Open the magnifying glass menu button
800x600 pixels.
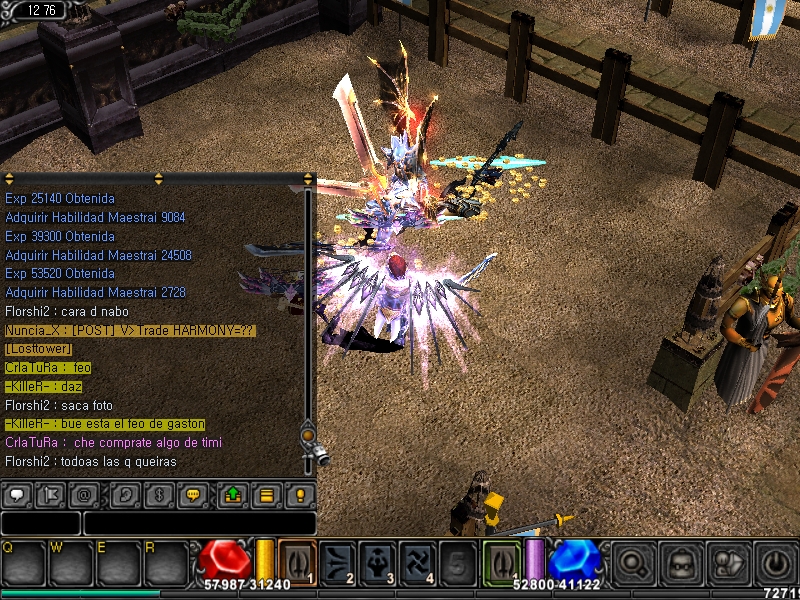click(x=632, y=562)
